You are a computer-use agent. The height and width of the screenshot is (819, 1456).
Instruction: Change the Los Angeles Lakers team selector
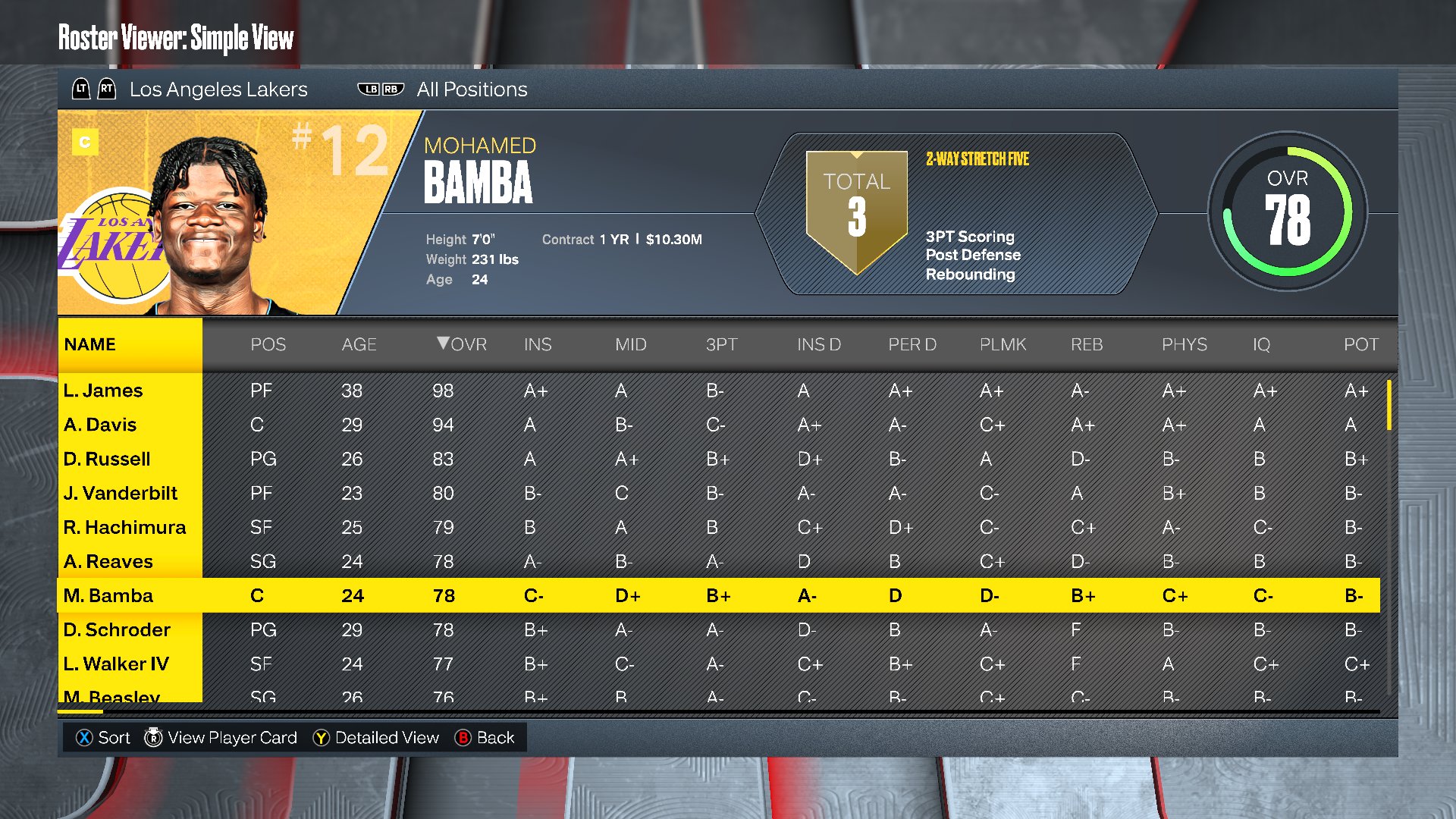pos(218,89)
